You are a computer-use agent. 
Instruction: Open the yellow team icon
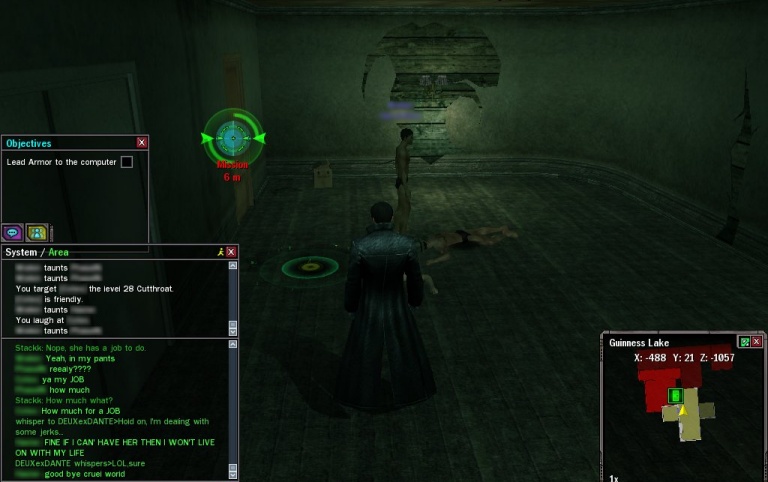[36, 232]
